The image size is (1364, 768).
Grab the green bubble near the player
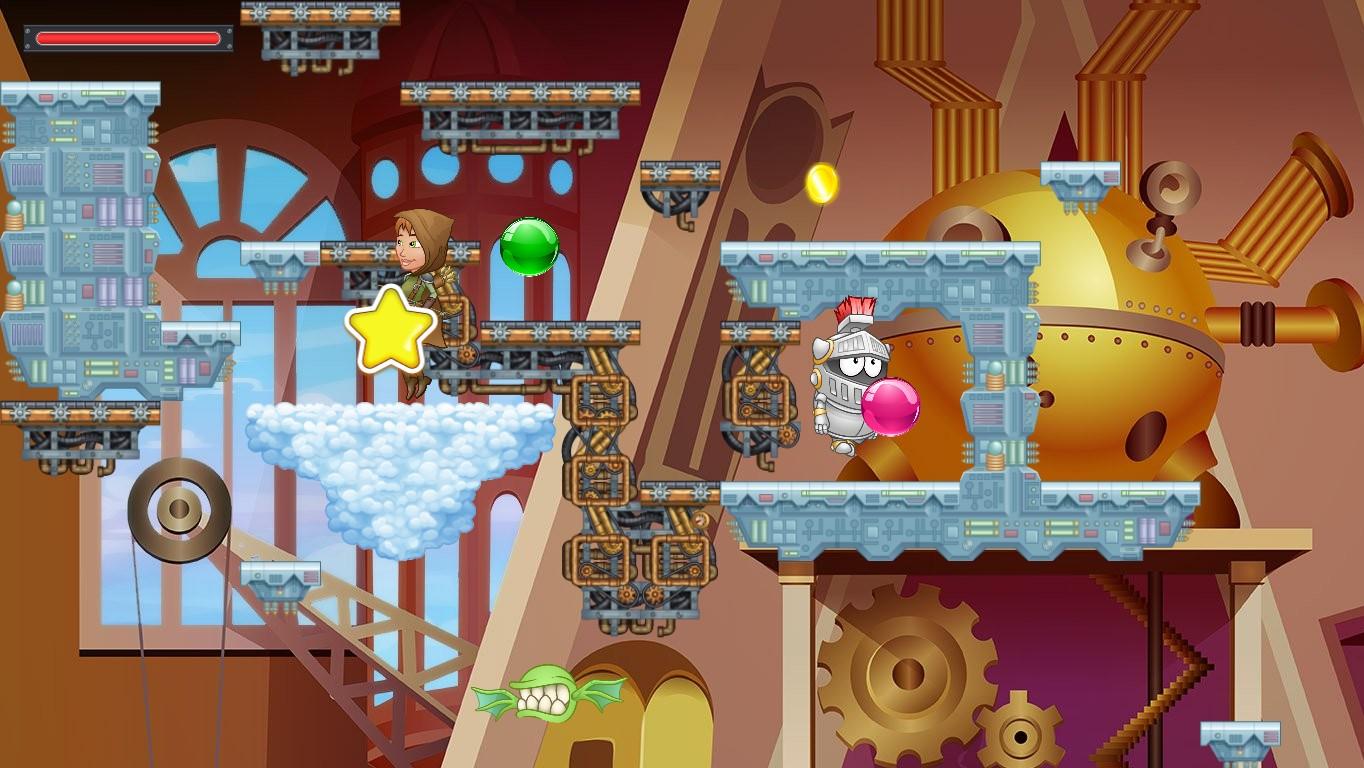coord(528,248)
